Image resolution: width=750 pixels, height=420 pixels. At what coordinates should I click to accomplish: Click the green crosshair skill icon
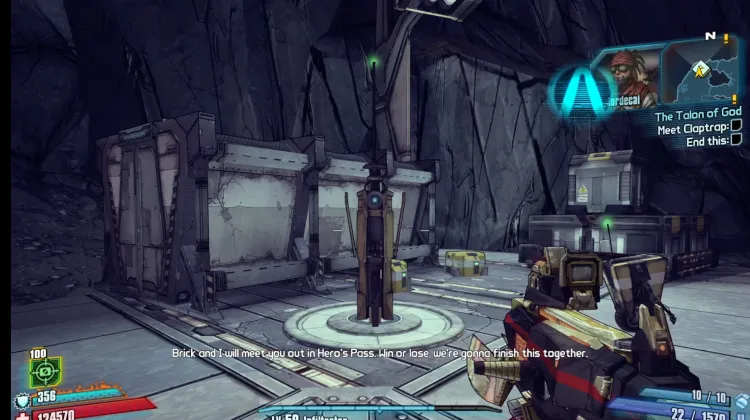pyautogui.click(x=45, y=370)
